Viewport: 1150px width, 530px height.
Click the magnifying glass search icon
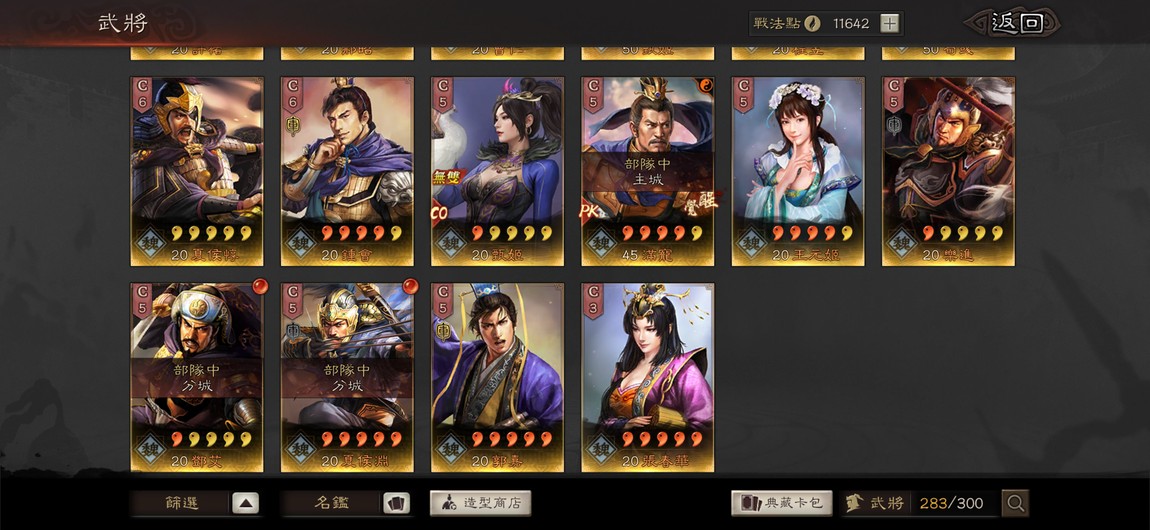1015,503
